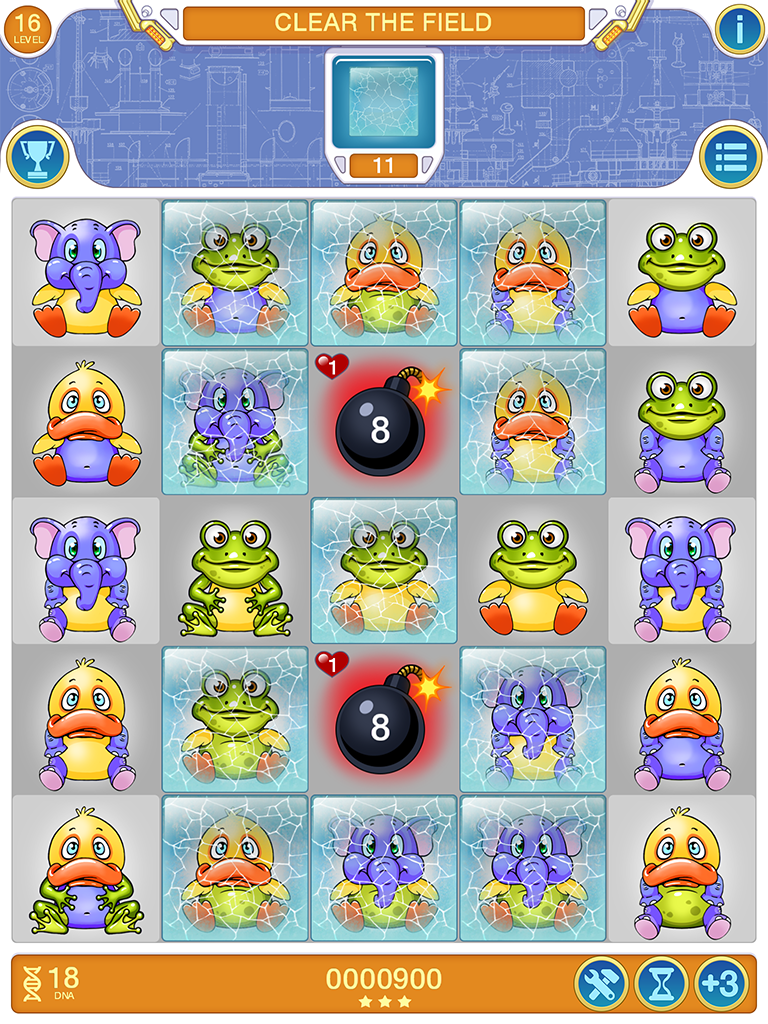768x1024 pixels.
Task: Use the hourglass booster
Action: tap(661, 985)
